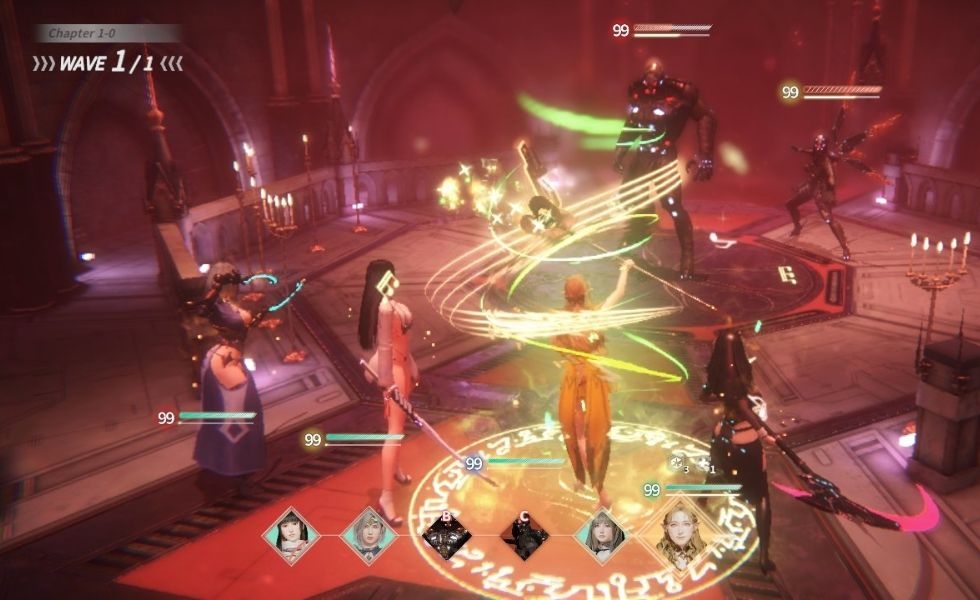Image resolution: width=980 pixels, height=600 pixels.
Task: Select the black-haired girl turn portrait
Action: [291, 535]
